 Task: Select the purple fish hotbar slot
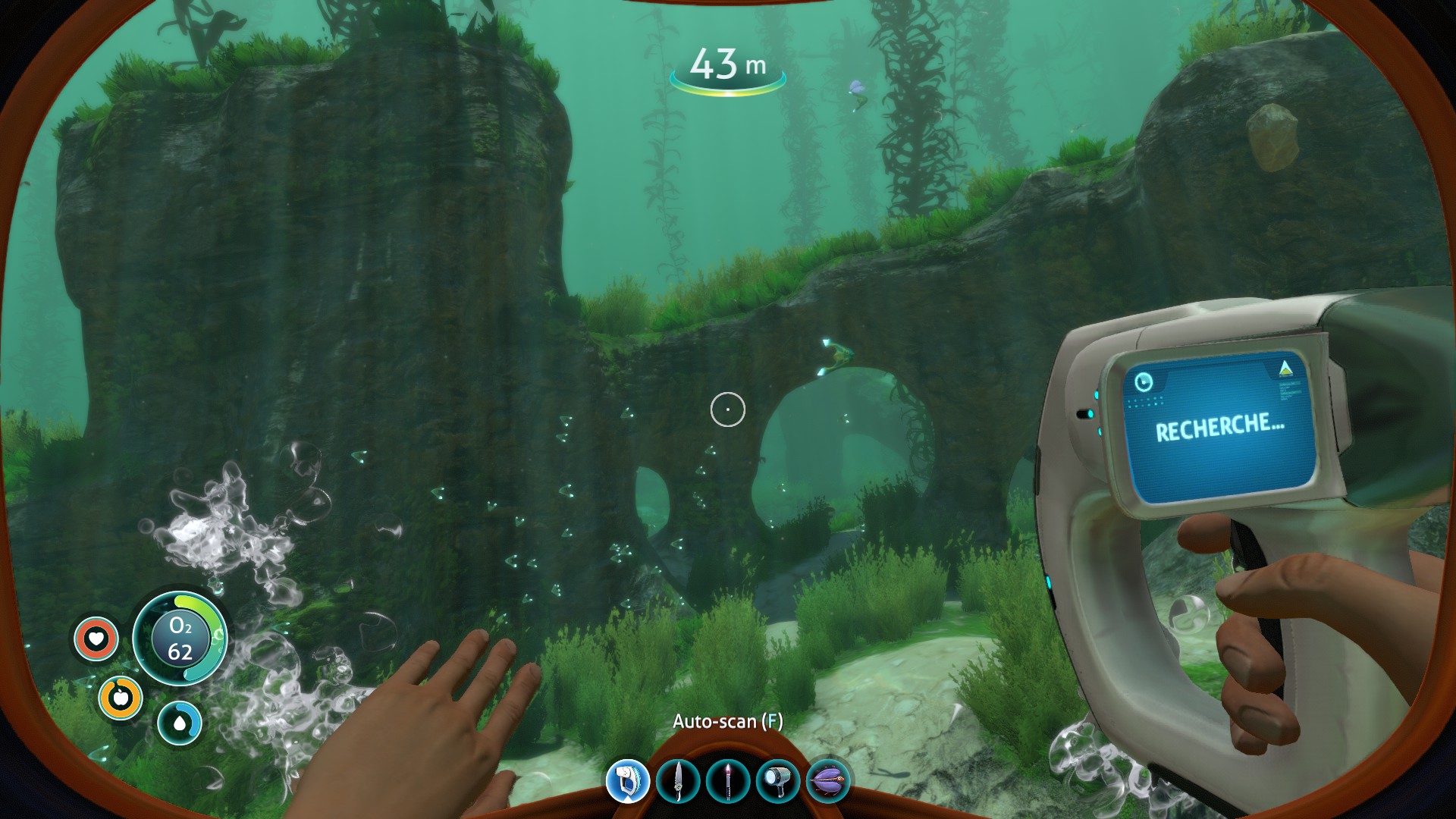[x=828, y=780]
